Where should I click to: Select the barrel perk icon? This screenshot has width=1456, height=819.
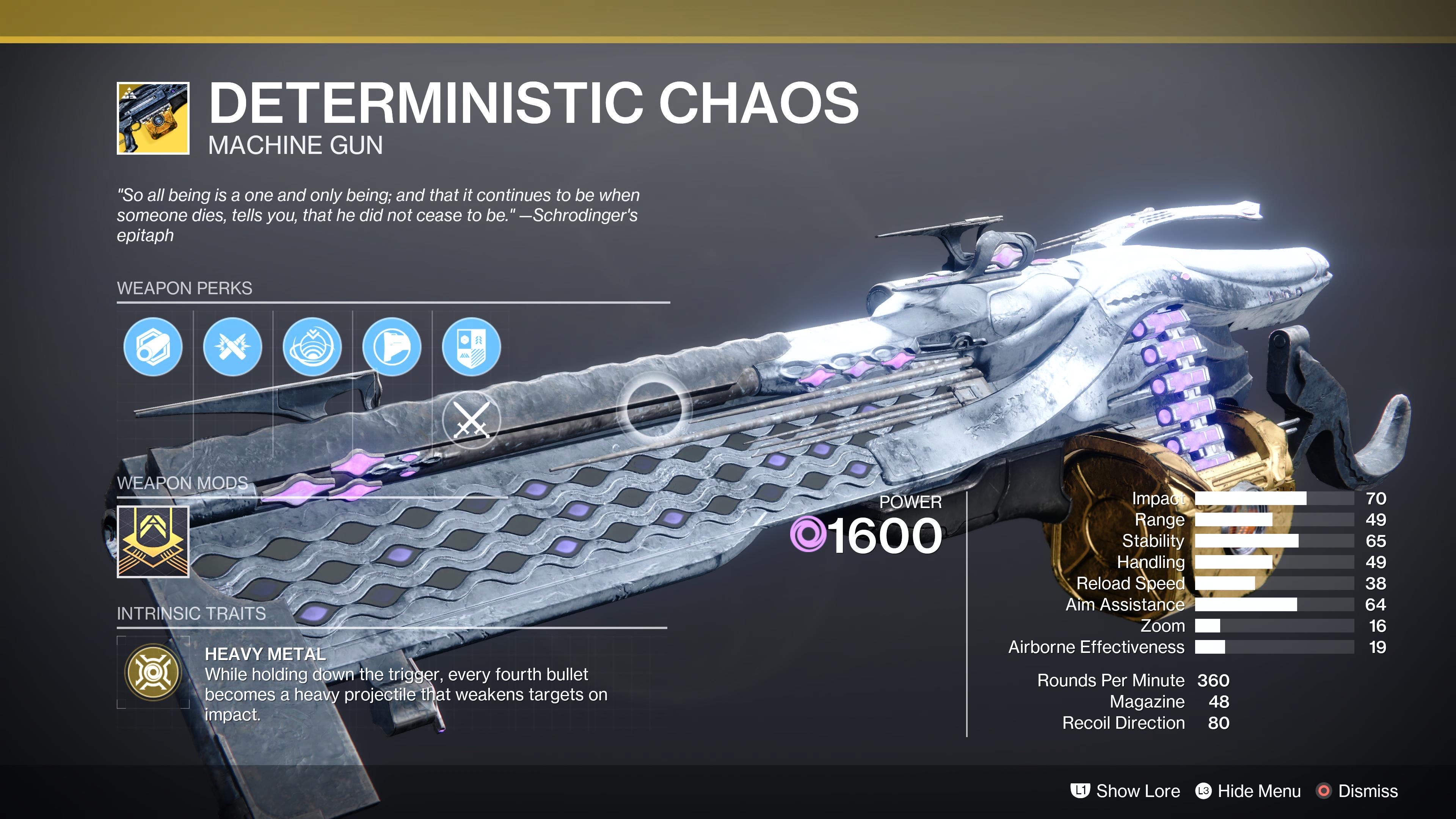(152, 347)
